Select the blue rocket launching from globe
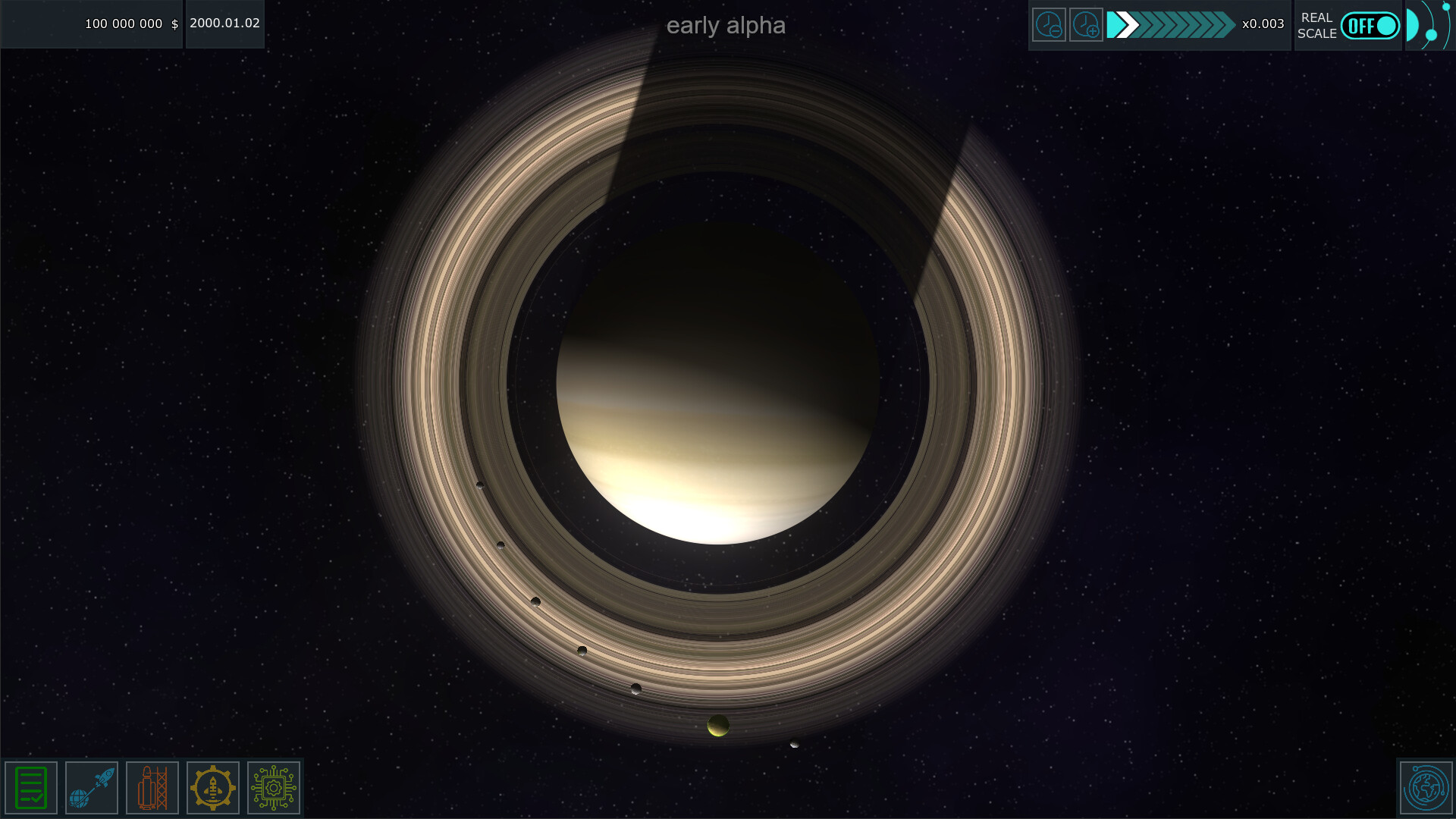Image resolution: width=1456 pixels, height=819 pixels. pyautogui.click(x=91, y=787)
